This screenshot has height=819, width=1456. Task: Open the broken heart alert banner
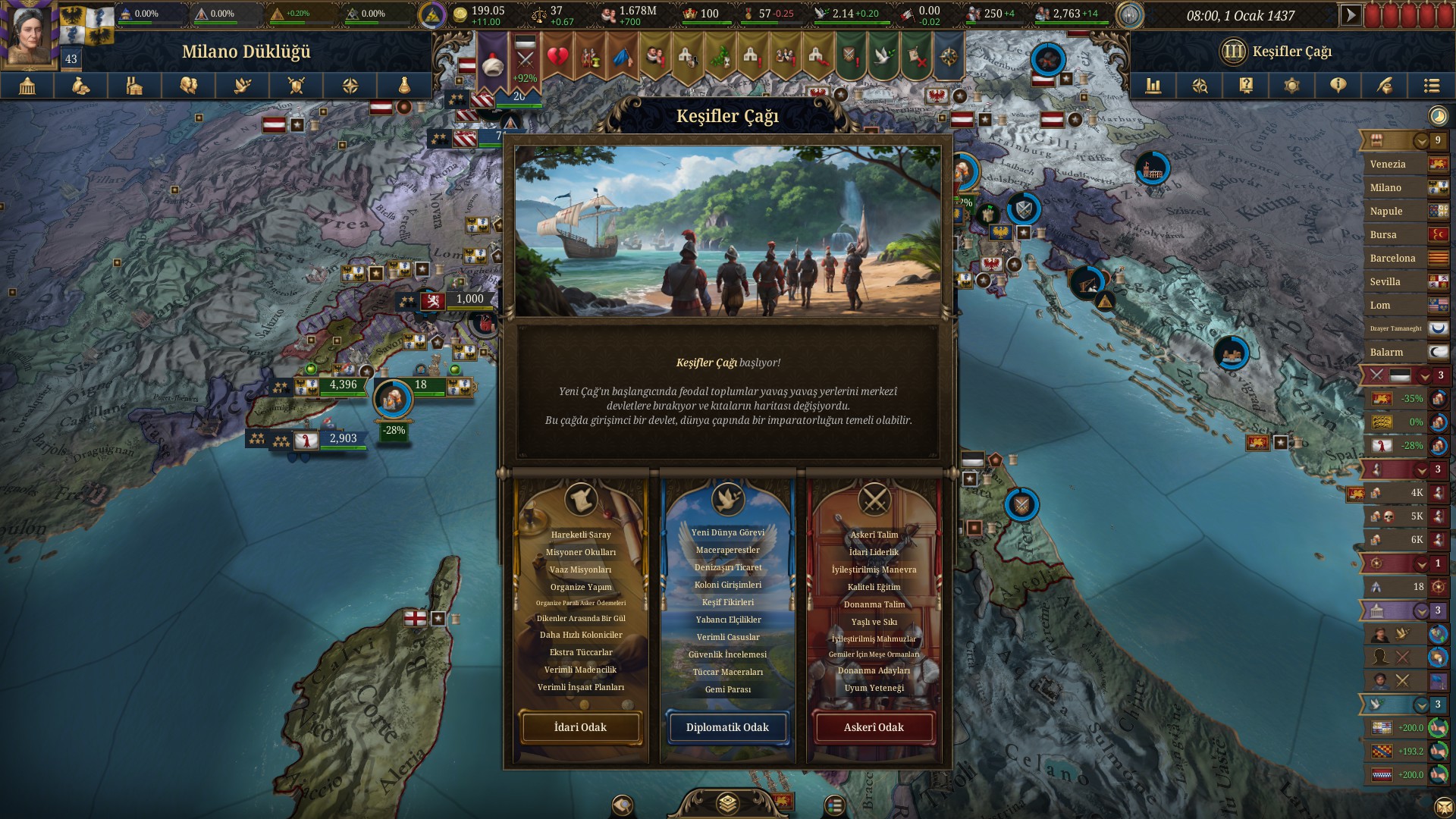tap(557, 57)
